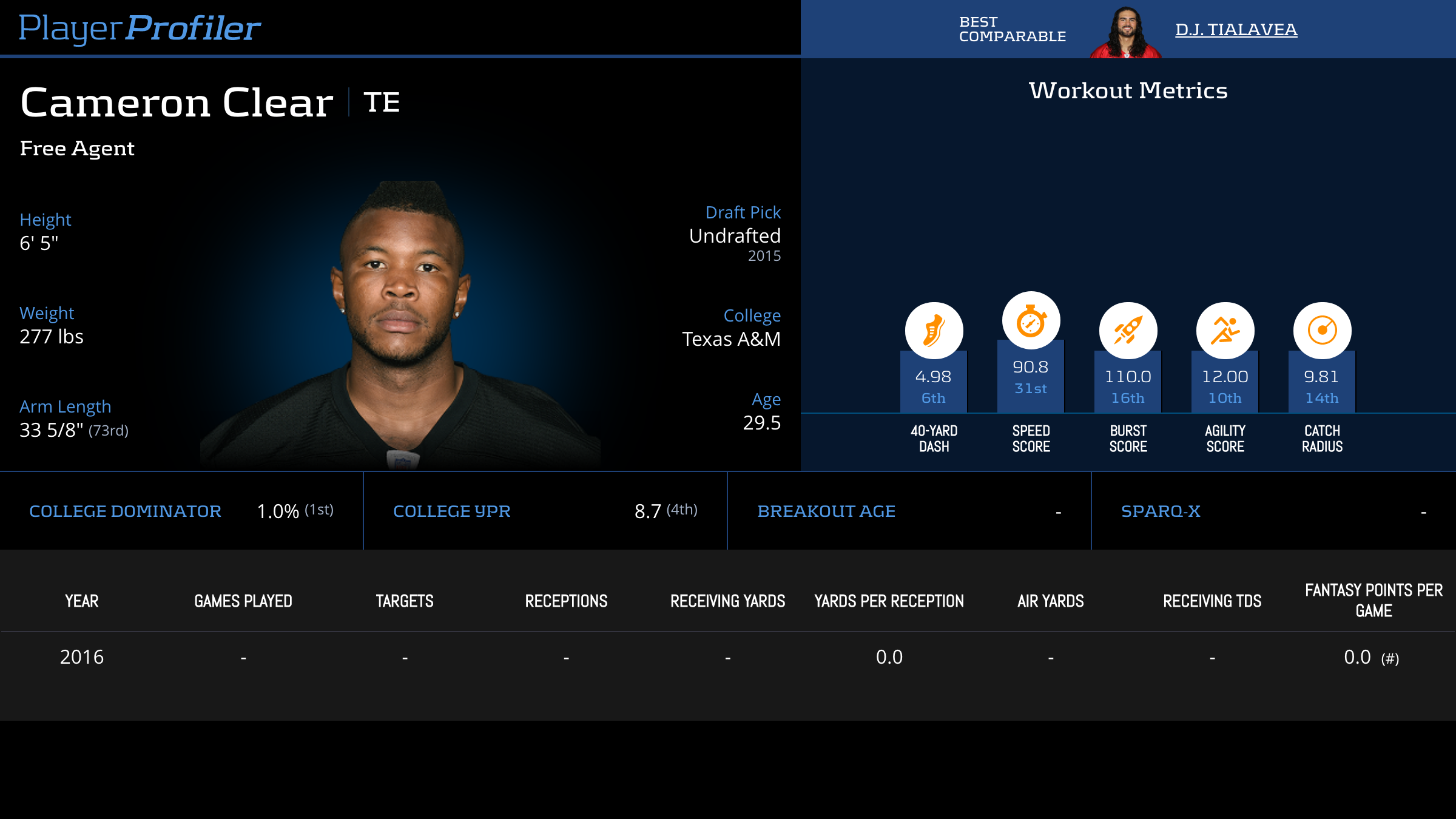Click D.J. Tialavea's headshot thumbnail
The height and width of the screenshot is (819, 1456).
1125,33
